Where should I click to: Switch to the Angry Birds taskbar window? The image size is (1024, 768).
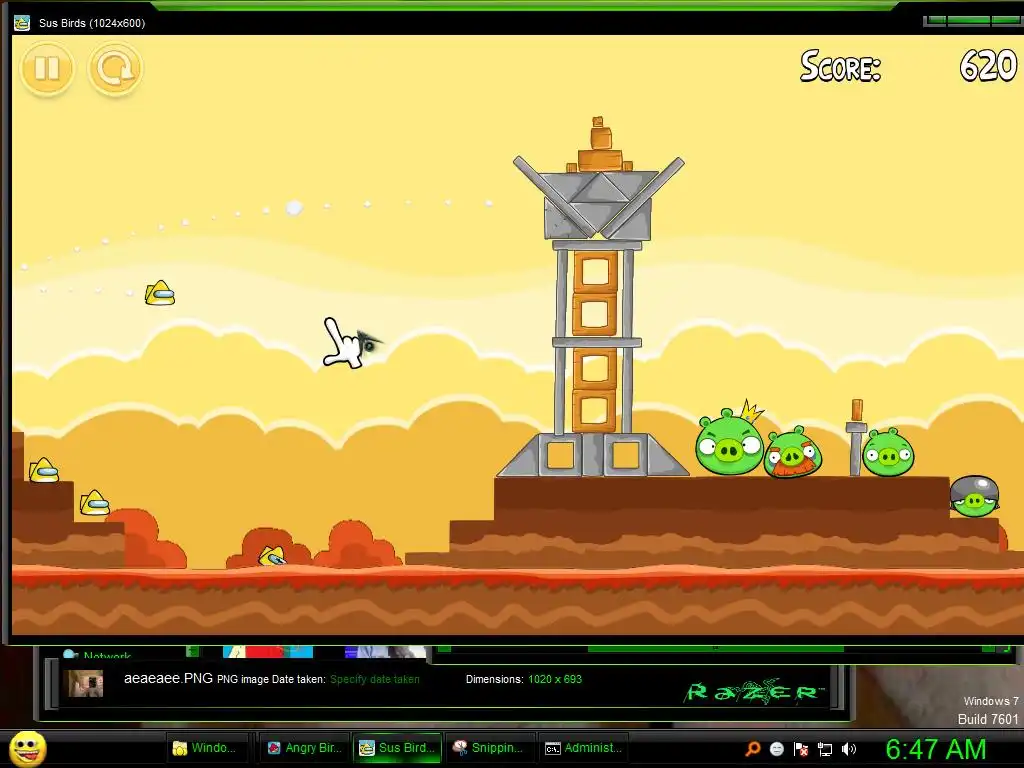tap(305, 748)
